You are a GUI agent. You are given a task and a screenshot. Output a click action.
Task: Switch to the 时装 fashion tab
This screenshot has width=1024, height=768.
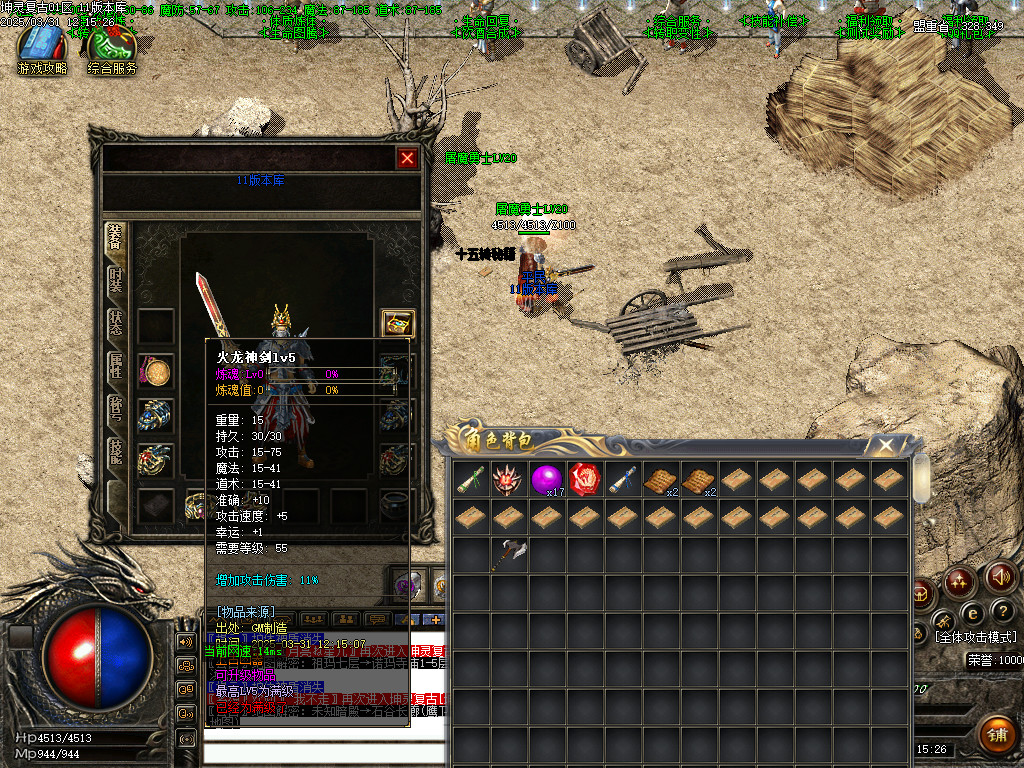tap(116, 281)
